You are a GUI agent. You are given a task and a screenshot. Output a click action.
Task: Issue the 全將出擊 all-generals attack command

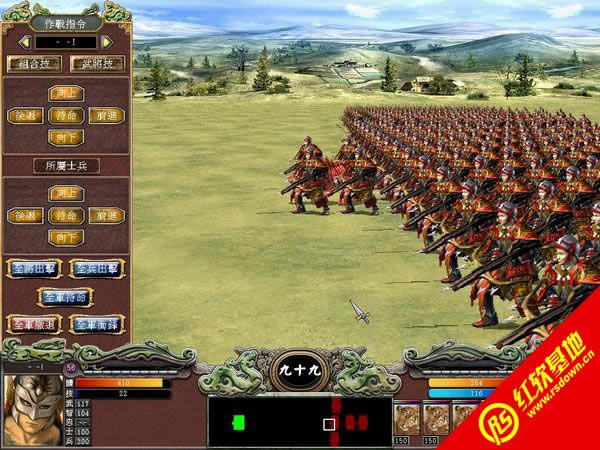[x=33, y=268]
